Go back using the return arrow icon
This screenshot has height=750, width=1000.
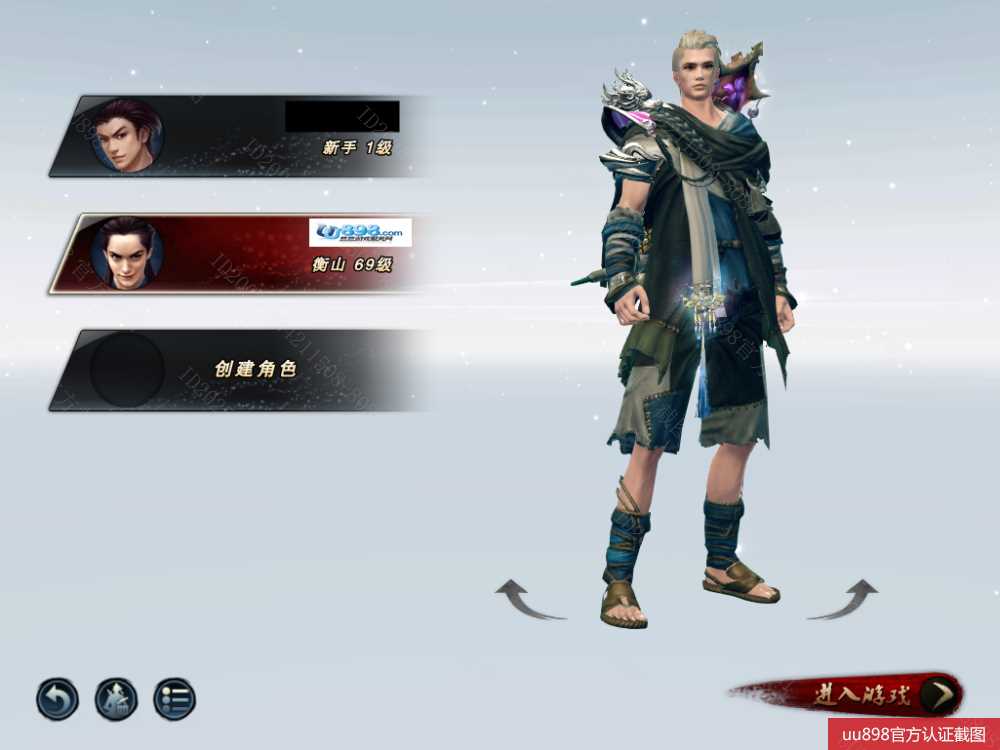[x=57, y=699]
